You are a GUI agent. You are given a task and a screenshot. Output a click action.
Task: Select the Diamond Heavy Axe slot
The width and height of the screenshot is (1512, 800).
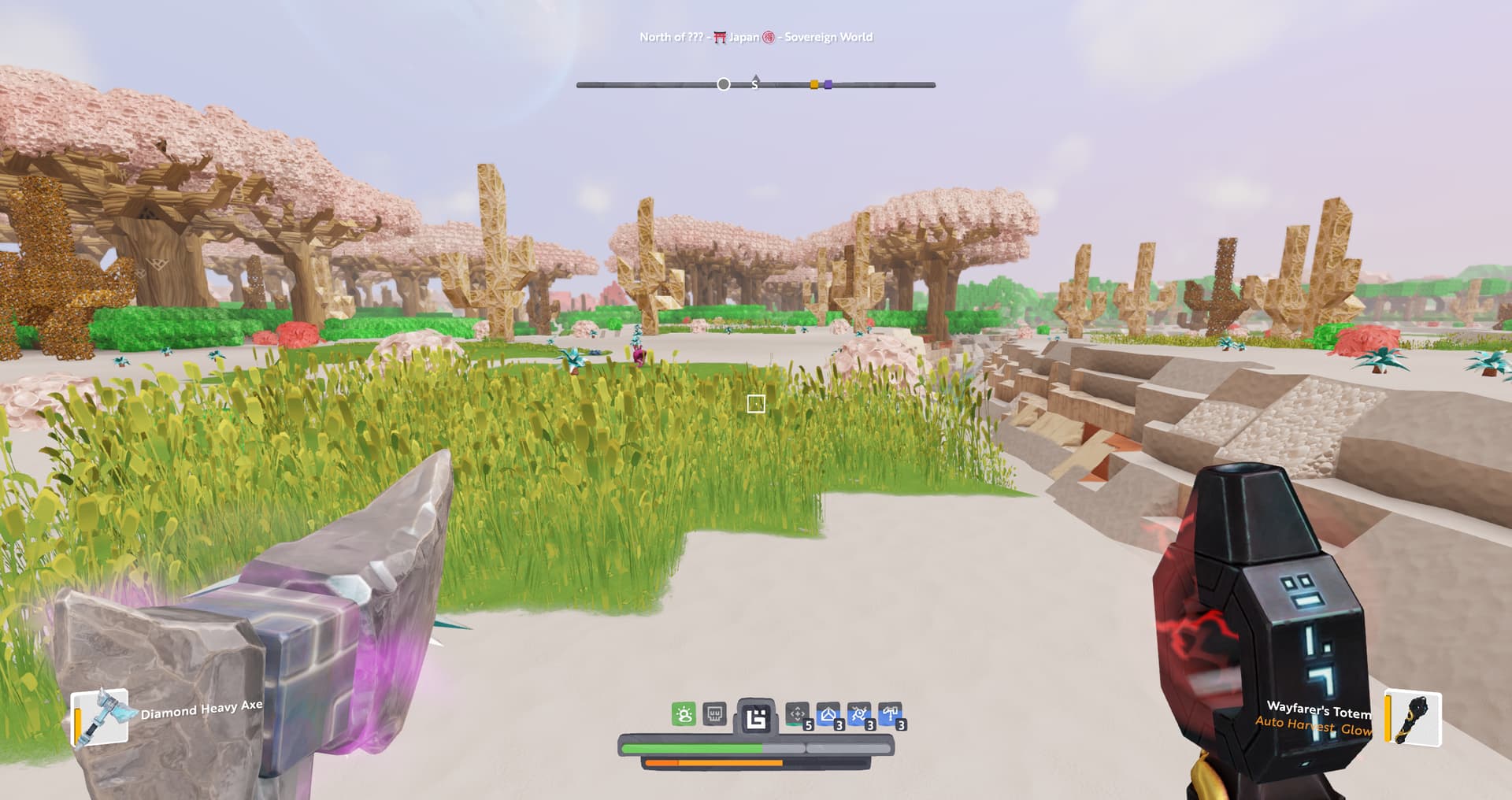(x=101, y=717)
